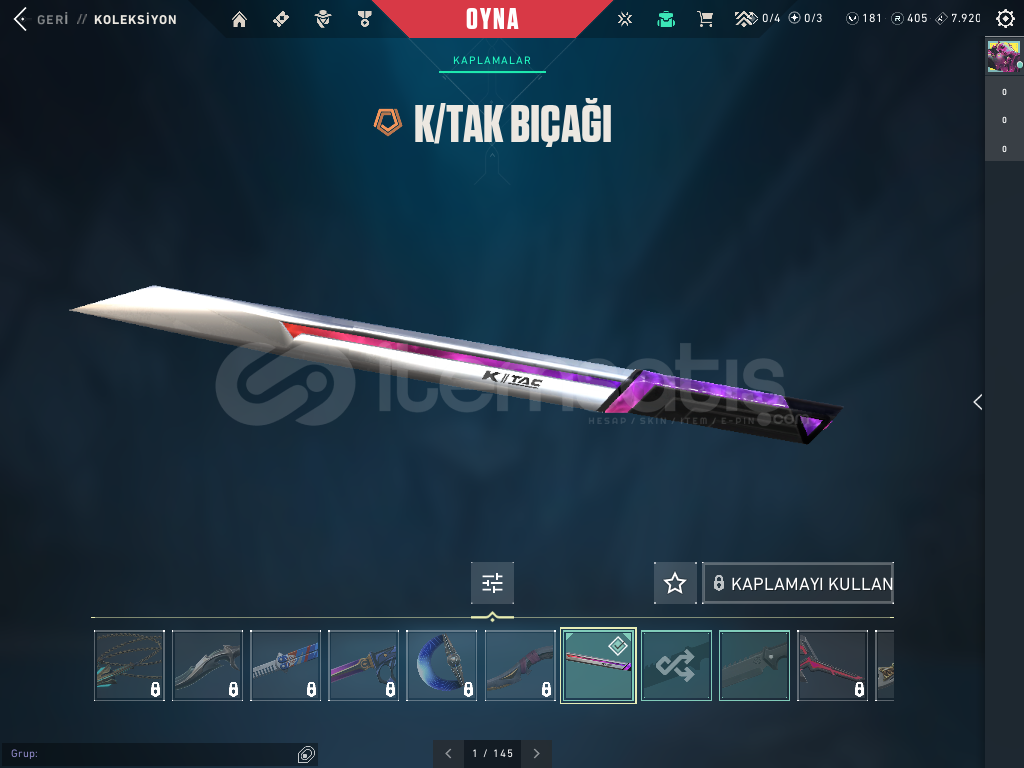Select the blue curved blade skin thumbnail
Image resolution: width=1024 pixels, height=768 pixels.
point(442,665)
